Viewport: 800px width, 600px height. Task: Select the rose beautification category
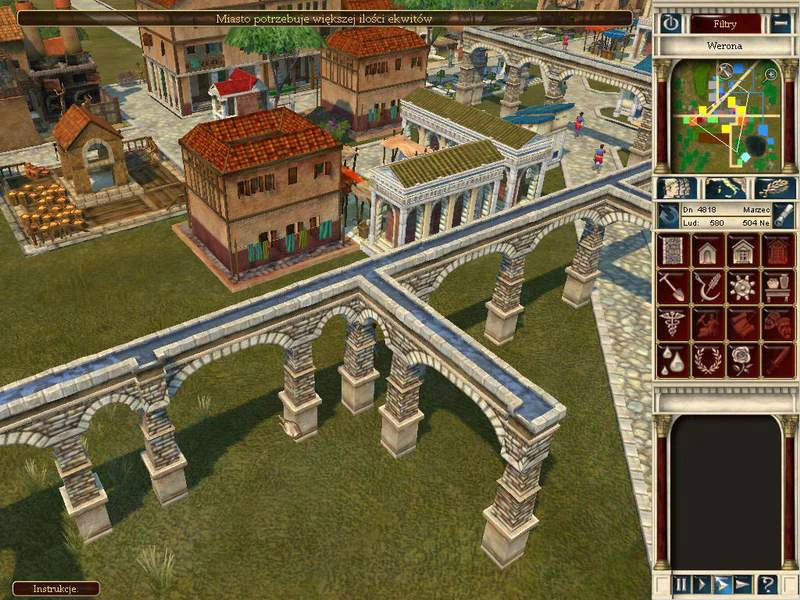tap(743, 360)
